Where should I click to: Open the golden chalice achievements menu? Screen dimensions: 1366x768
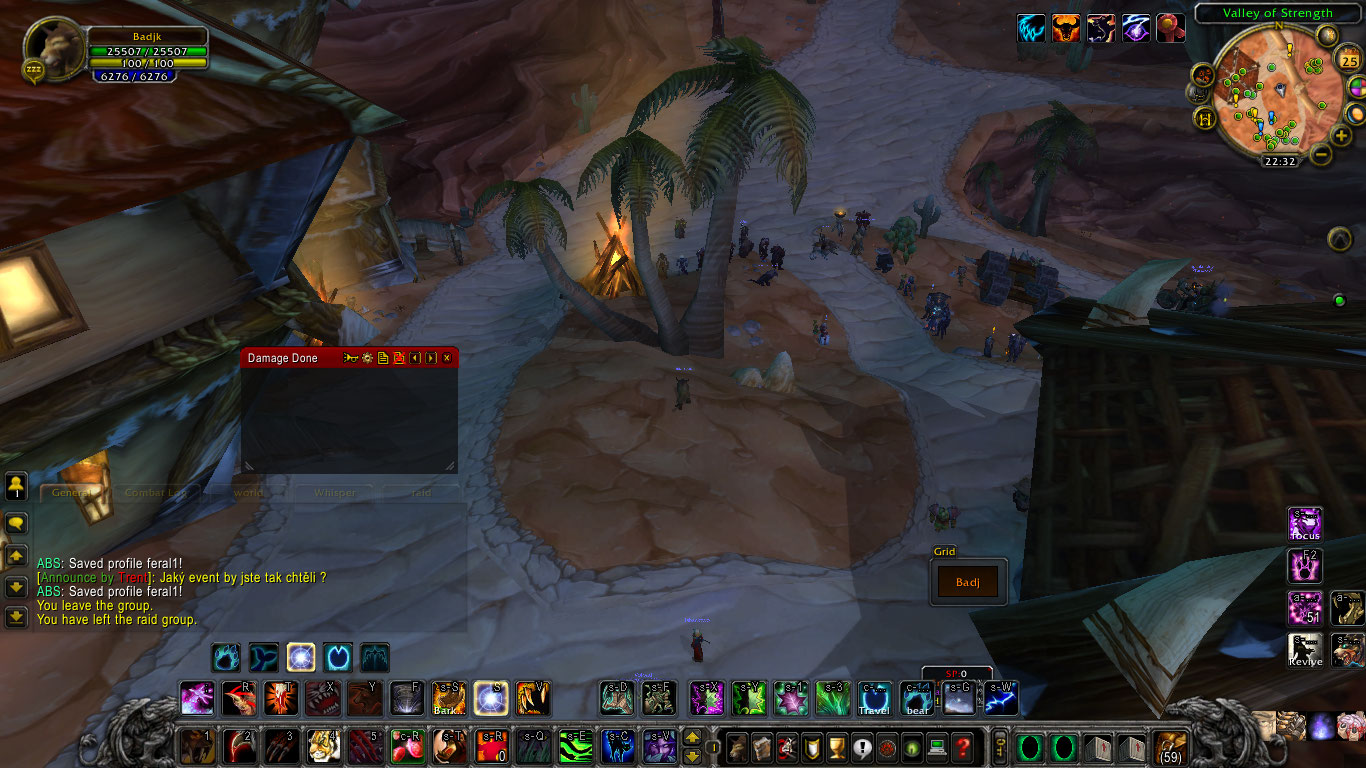(x=837, y=746)
